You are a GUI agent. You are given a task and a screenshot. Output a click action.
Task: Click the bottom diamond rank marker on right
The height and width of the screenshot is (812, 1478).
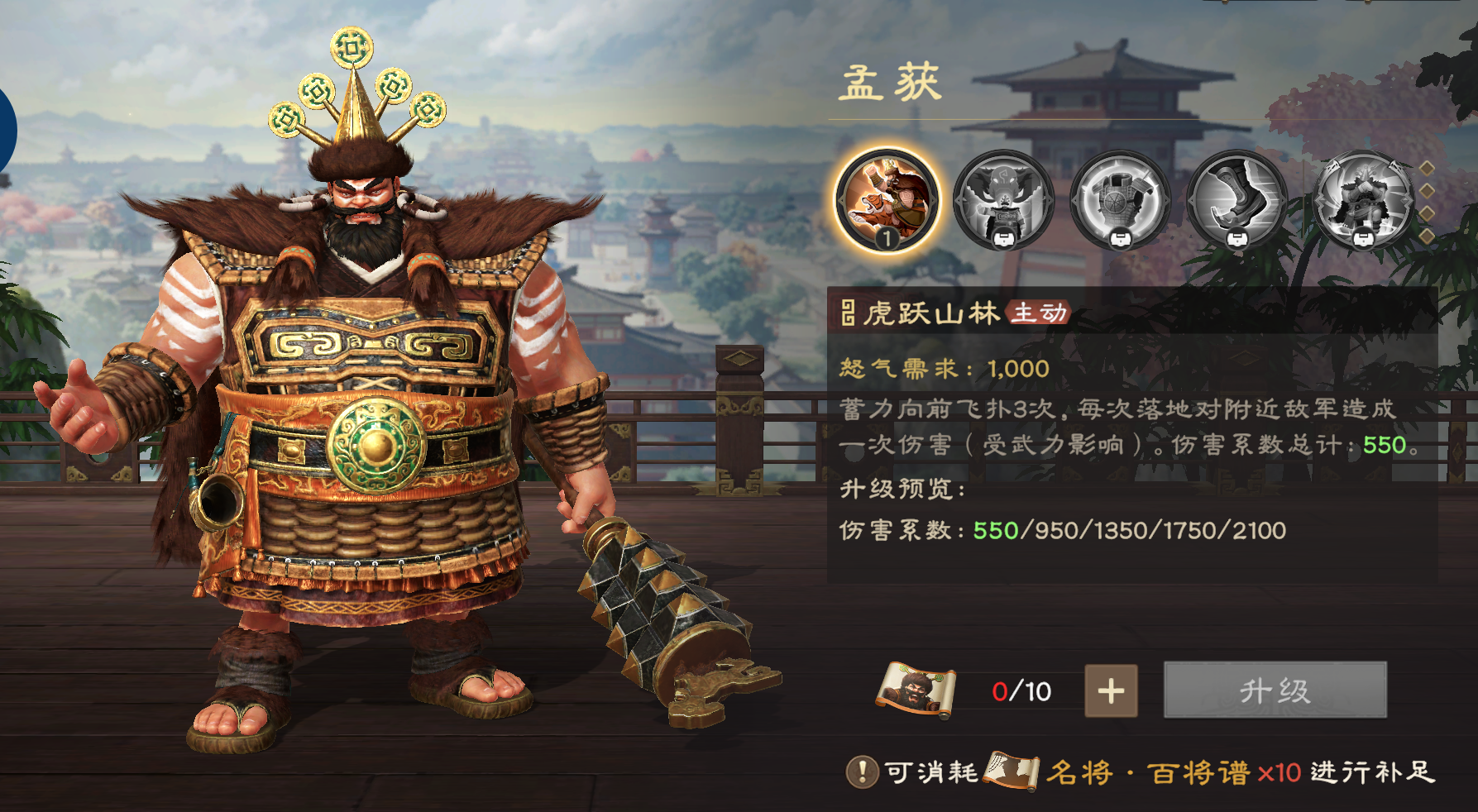tap(1427, 236)
